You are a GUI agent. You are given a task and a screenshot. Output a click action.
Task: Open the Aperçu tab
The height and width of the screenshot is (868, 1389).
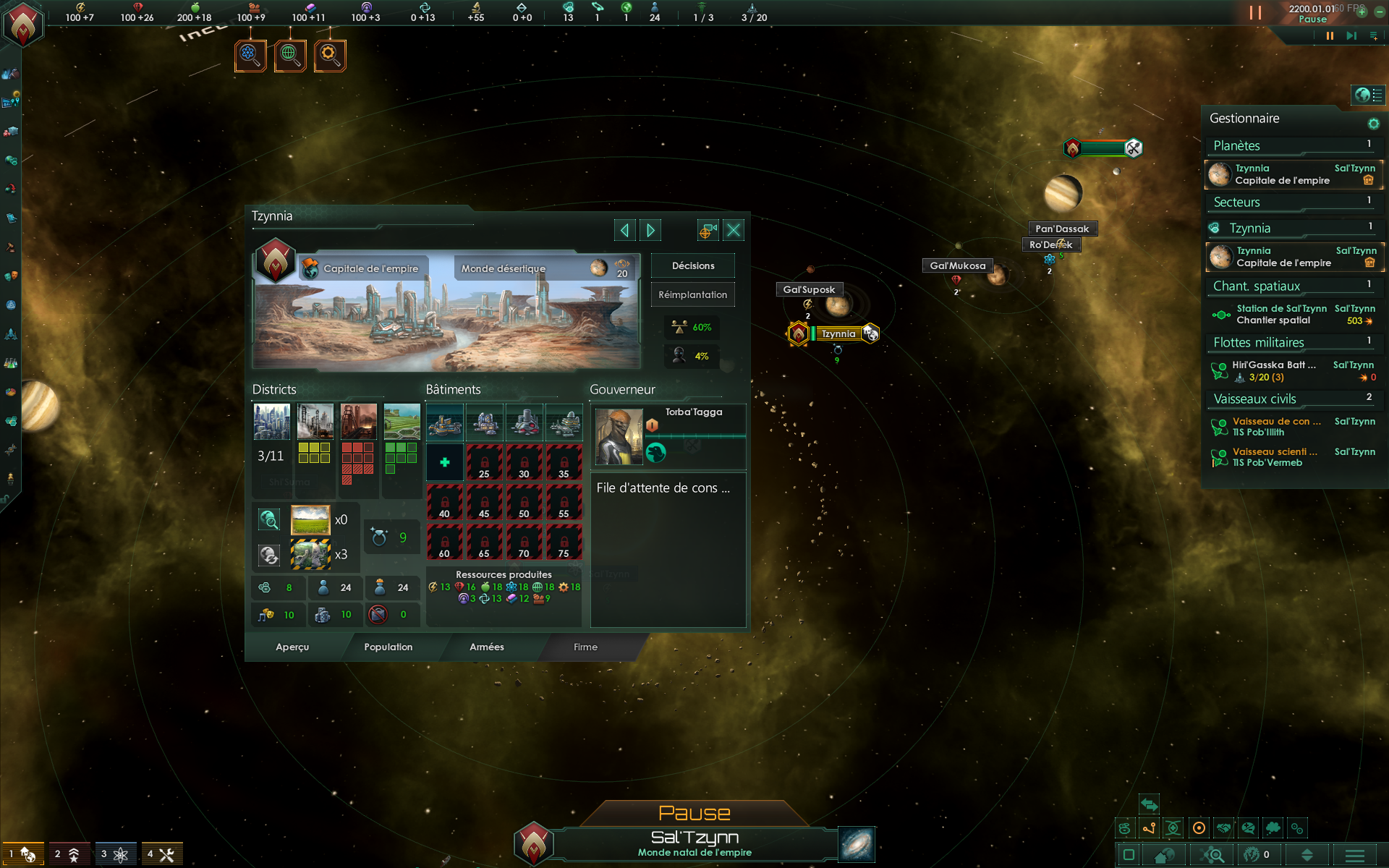292,647
